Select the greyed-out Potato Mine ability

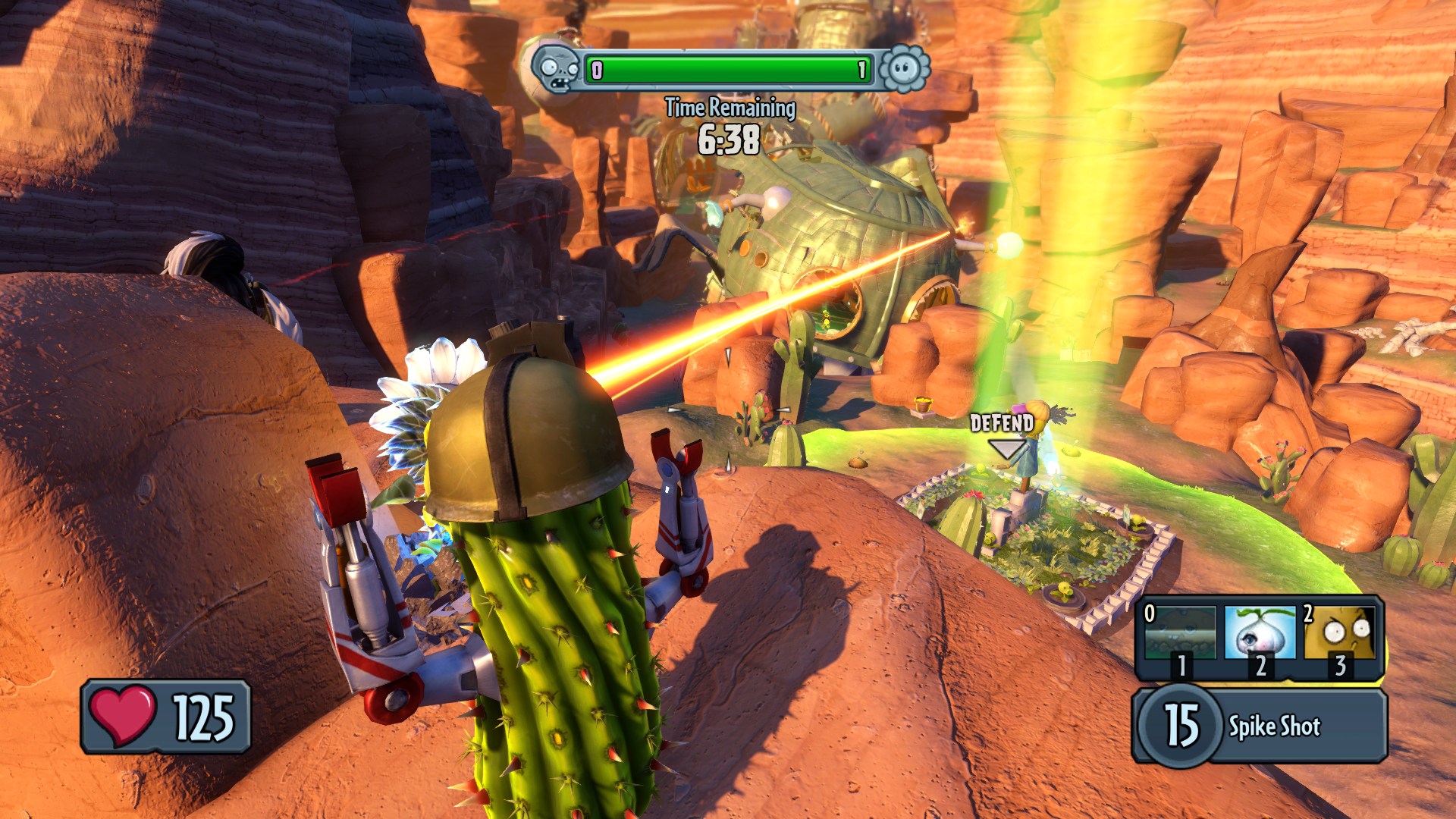coord(1179,633)
